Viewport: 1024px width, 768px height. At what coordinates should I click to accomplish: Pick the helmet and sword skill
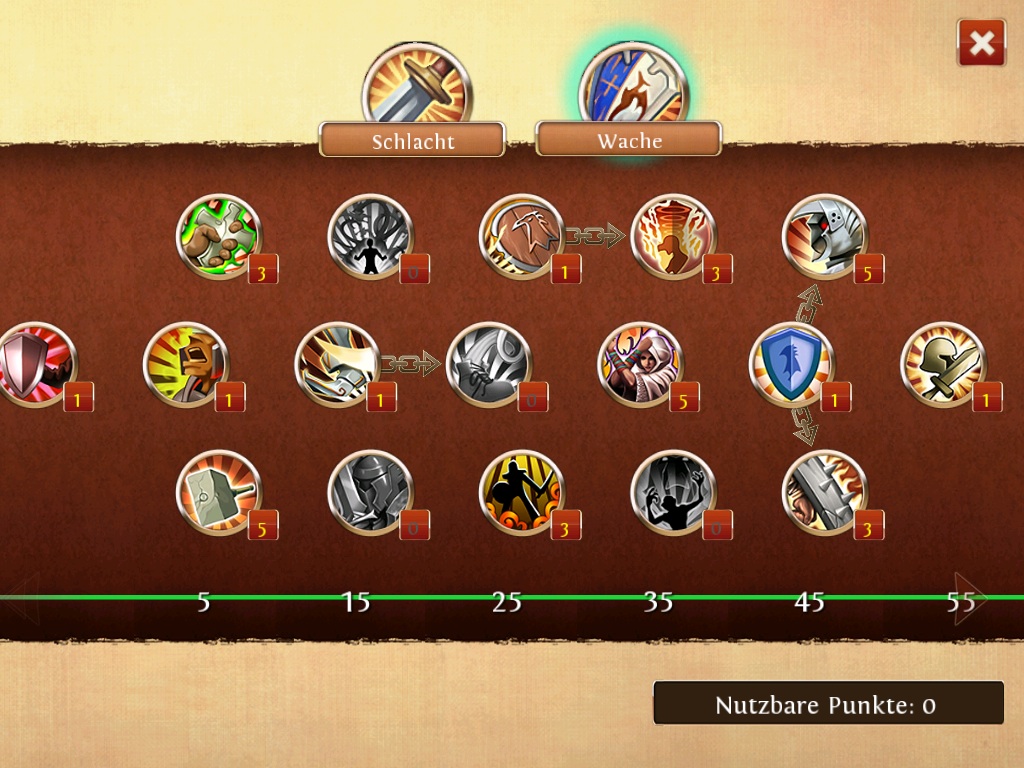[x=942, y=364]
